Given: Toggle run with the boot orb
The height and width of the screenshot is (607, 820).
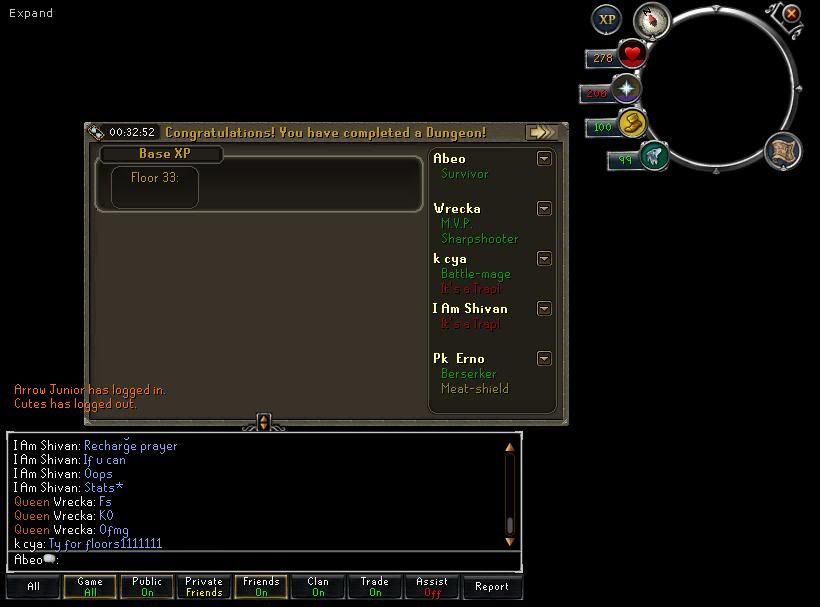Looking at the screenshot, I should [x=632, y=124].
